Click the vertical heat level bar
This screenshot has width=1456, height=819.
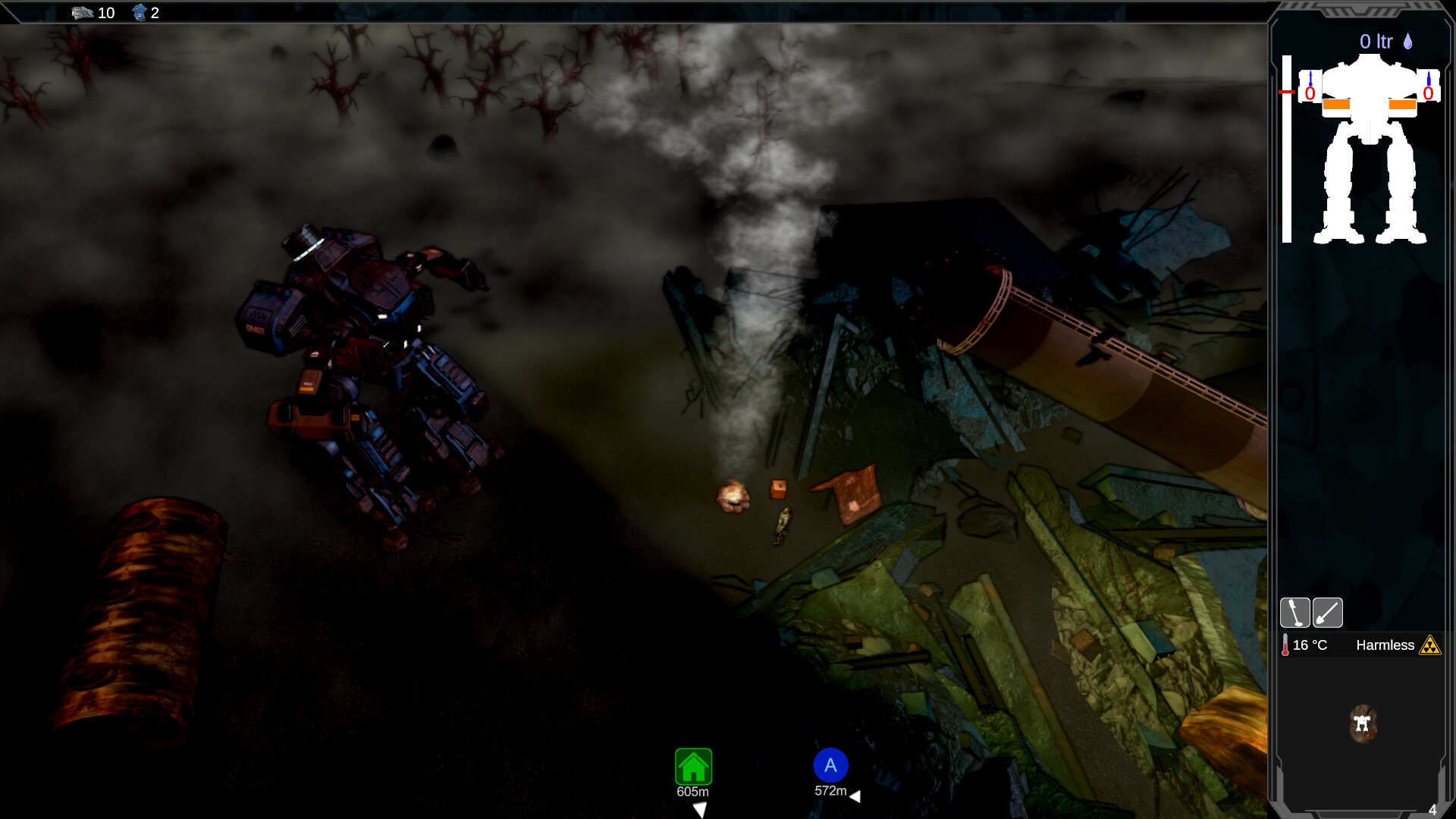point(1285,148)
